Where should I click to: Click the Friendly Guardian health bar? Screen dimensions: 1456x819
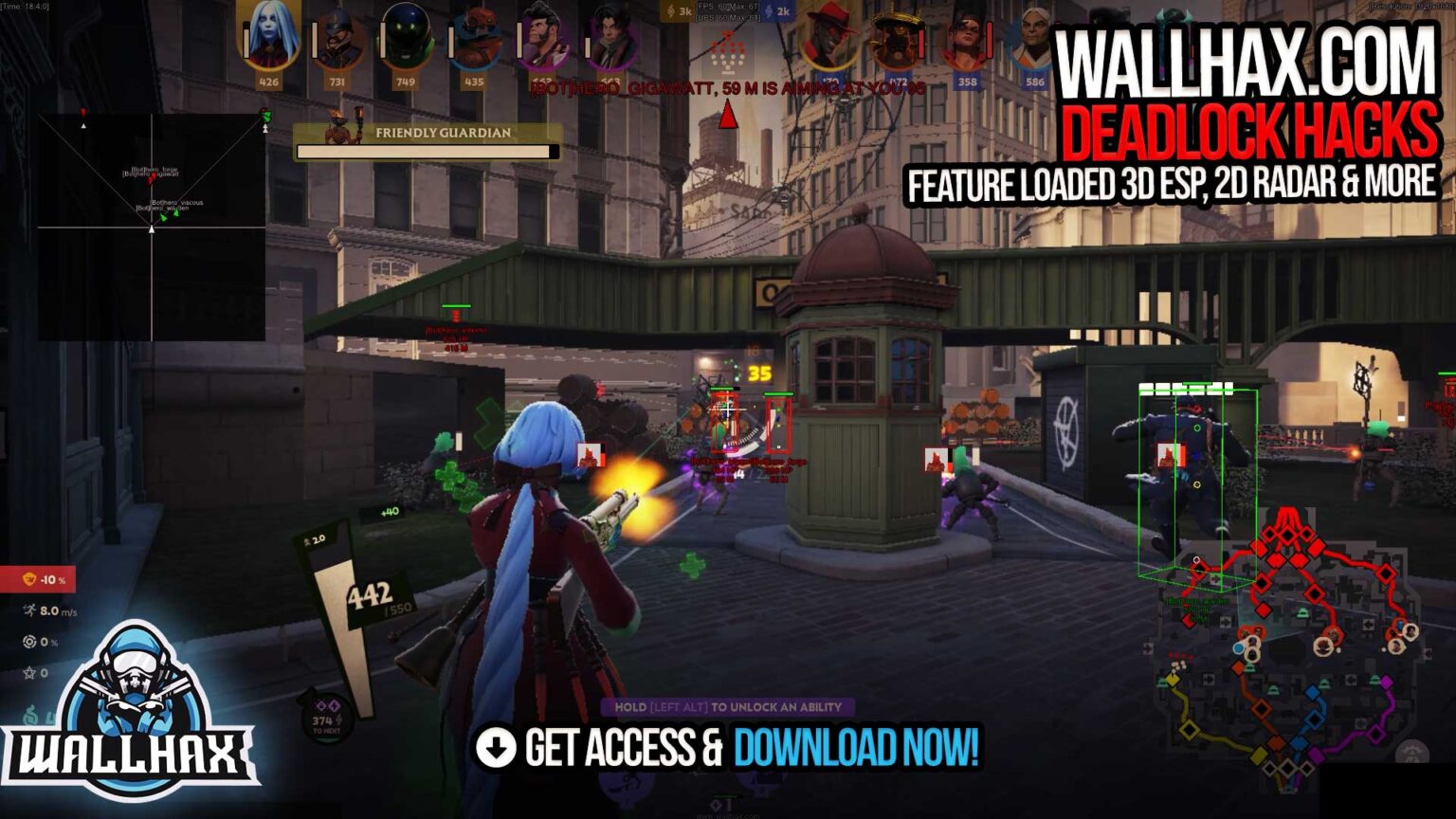pyautogui.click(x=425, y=149)
